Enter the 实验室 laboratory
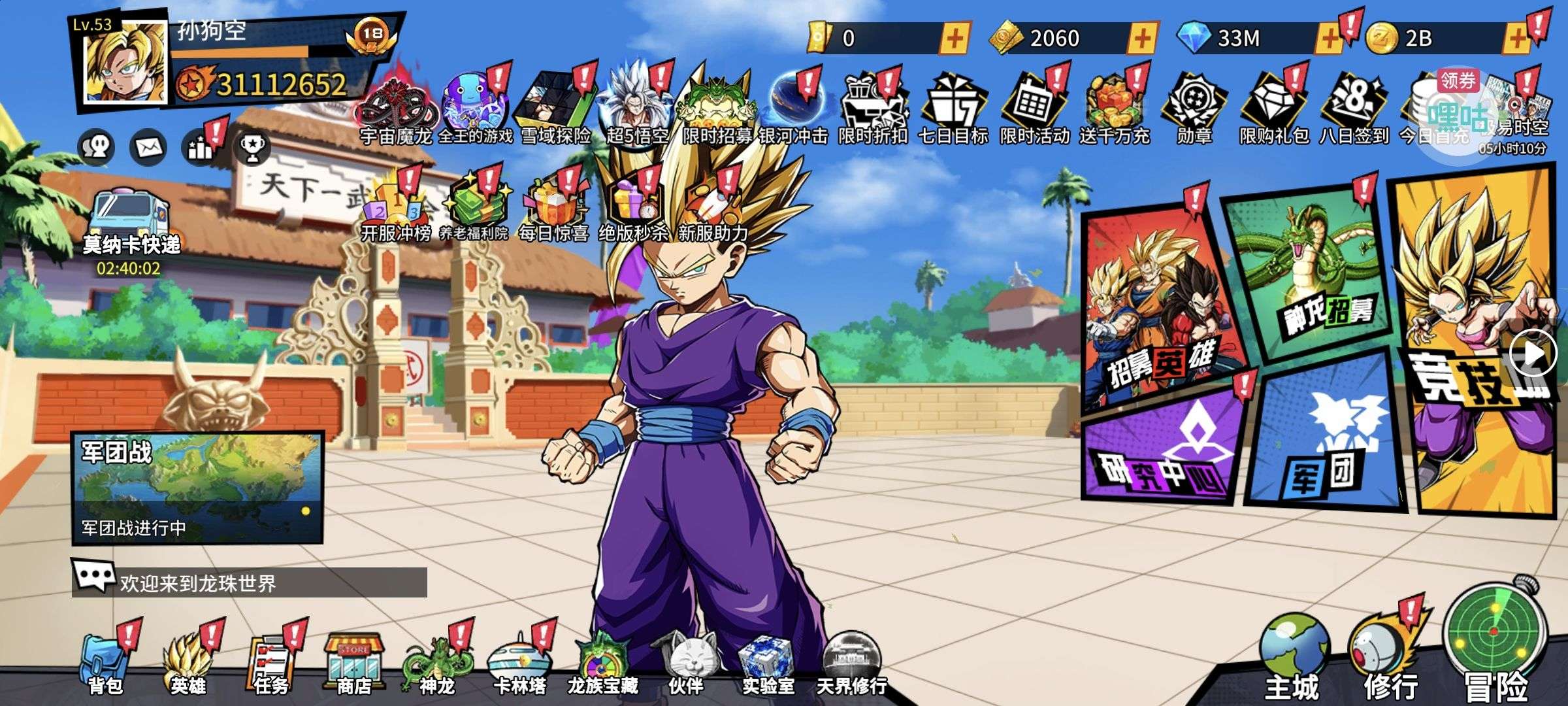The image size is (1568, 706). pyautogui.click(x=768, y=664)
